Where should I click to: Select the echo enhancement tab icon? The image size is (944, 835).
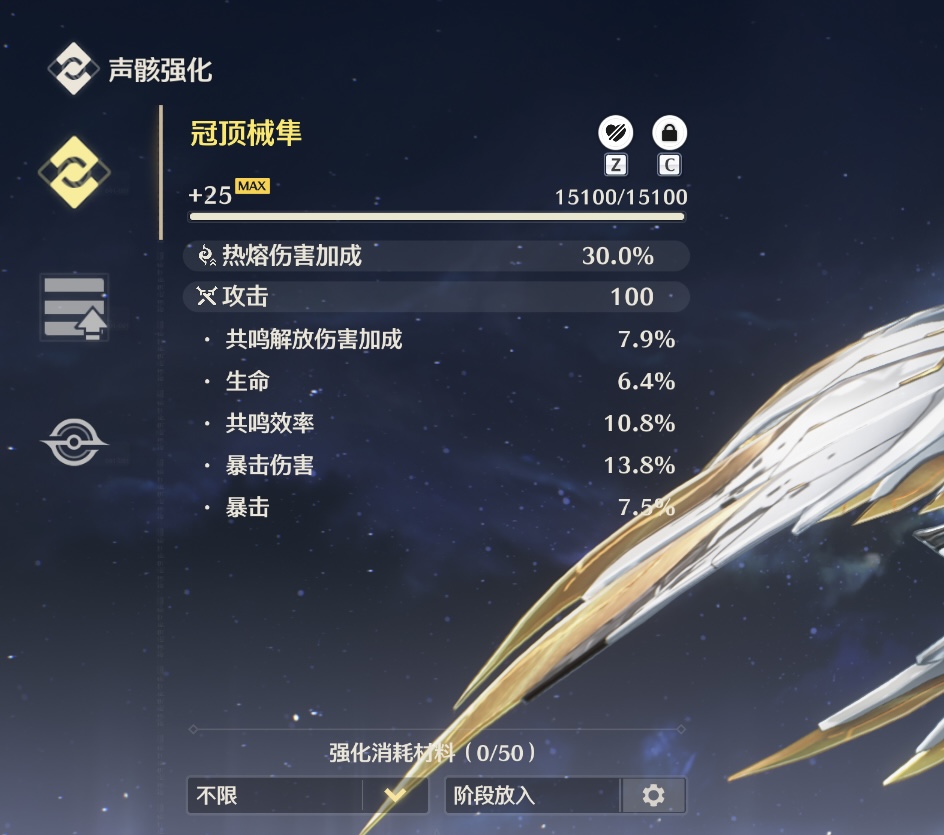74,172
